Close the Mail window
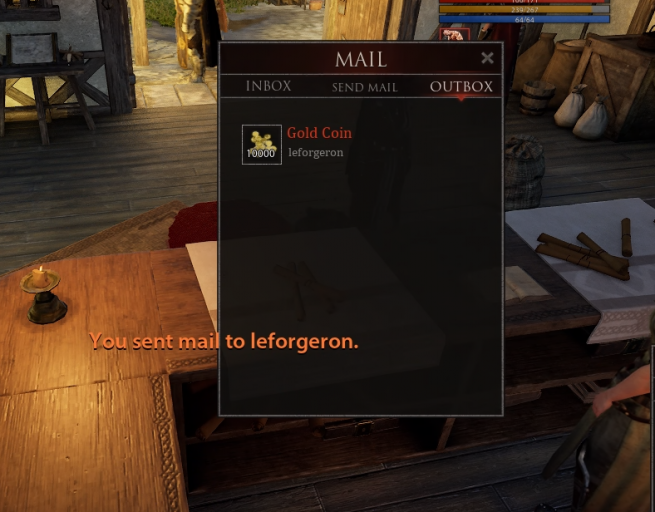Image resolution: width=655 pixels, height=512 pixels. 487,58
